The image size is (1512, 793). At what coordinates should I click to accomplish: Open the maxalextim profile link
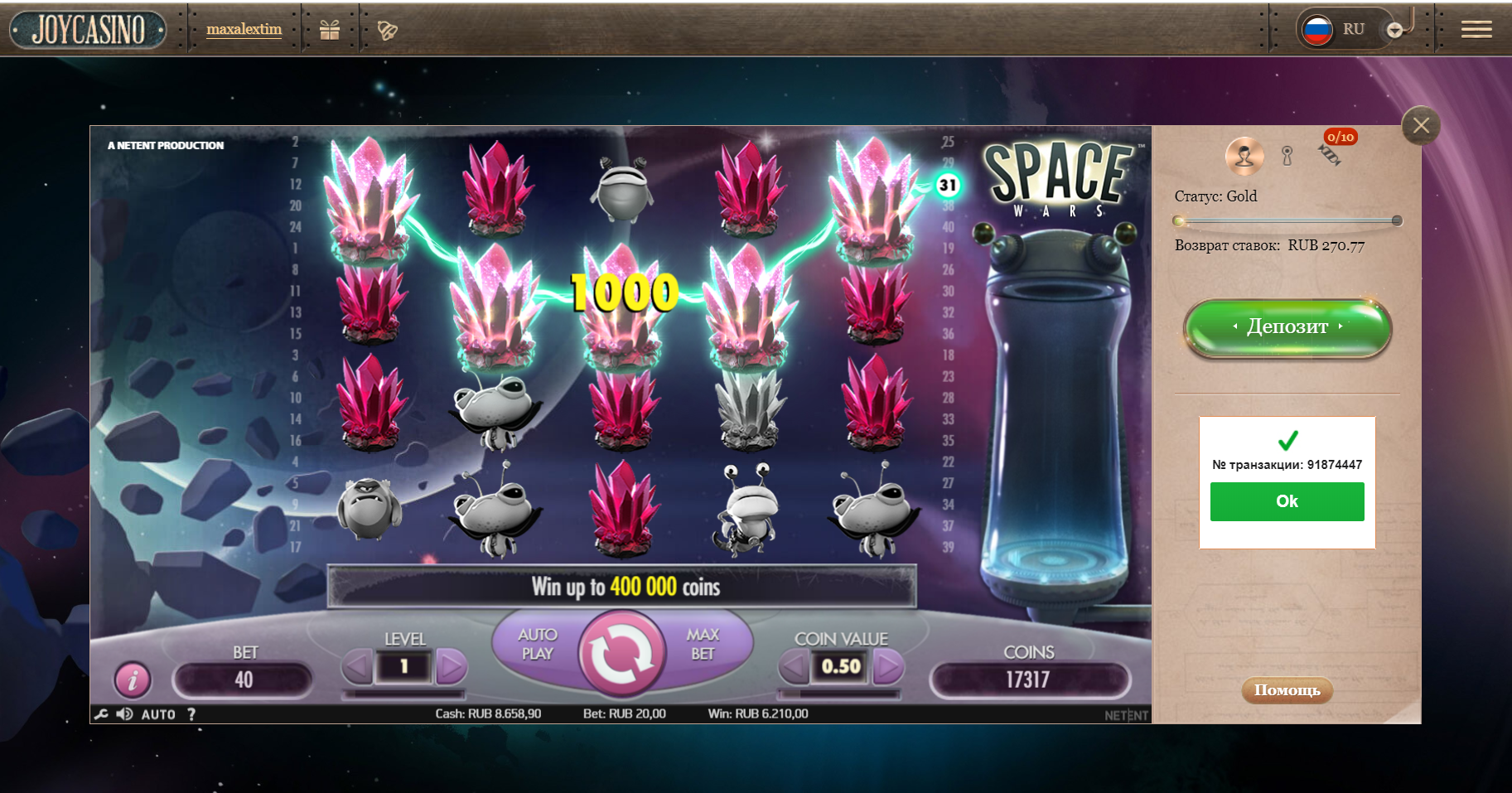[x=244, y=29]
